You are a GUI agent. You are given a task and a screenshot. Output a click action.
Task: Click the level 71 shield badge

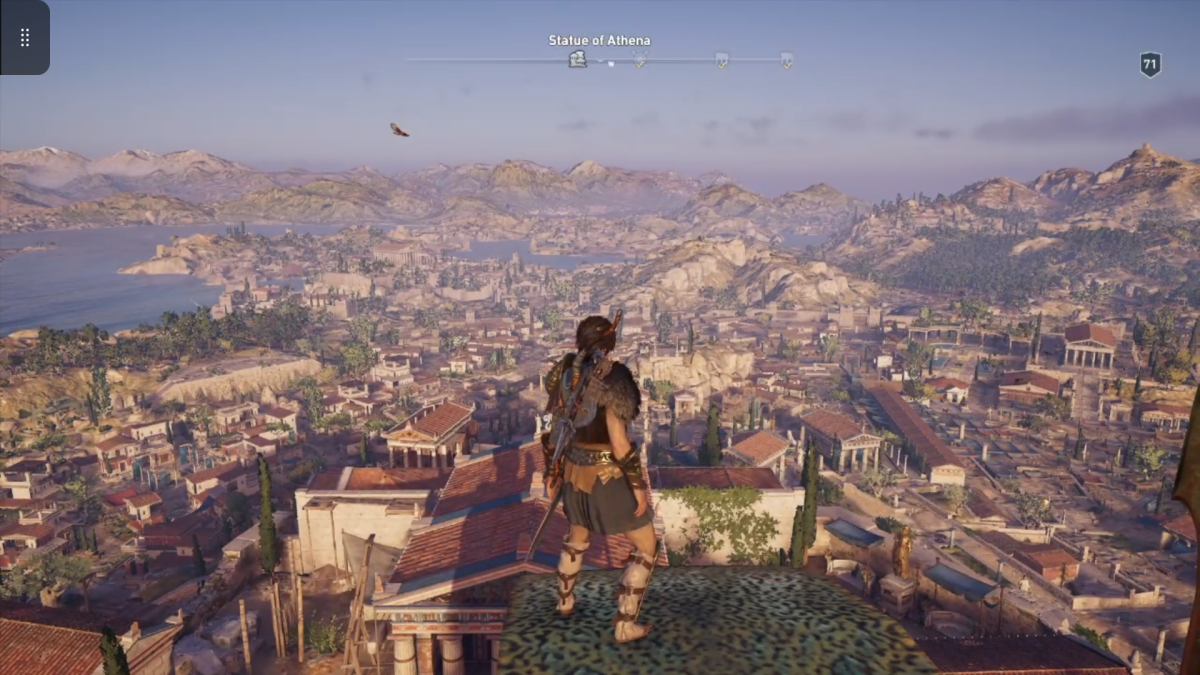click(1150, 65)
